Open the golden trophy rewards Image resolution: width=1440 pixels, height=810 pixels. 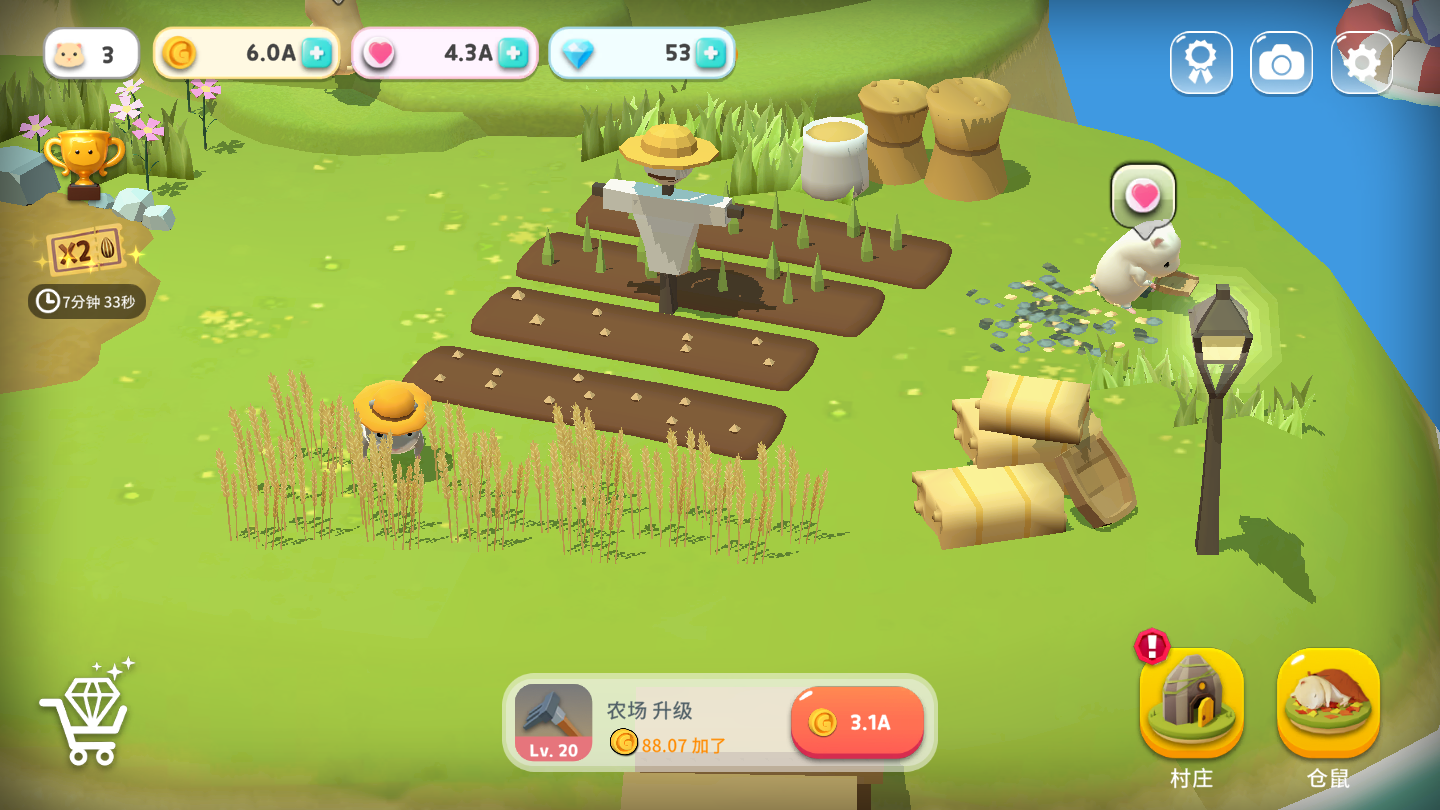tap(84, 161)
